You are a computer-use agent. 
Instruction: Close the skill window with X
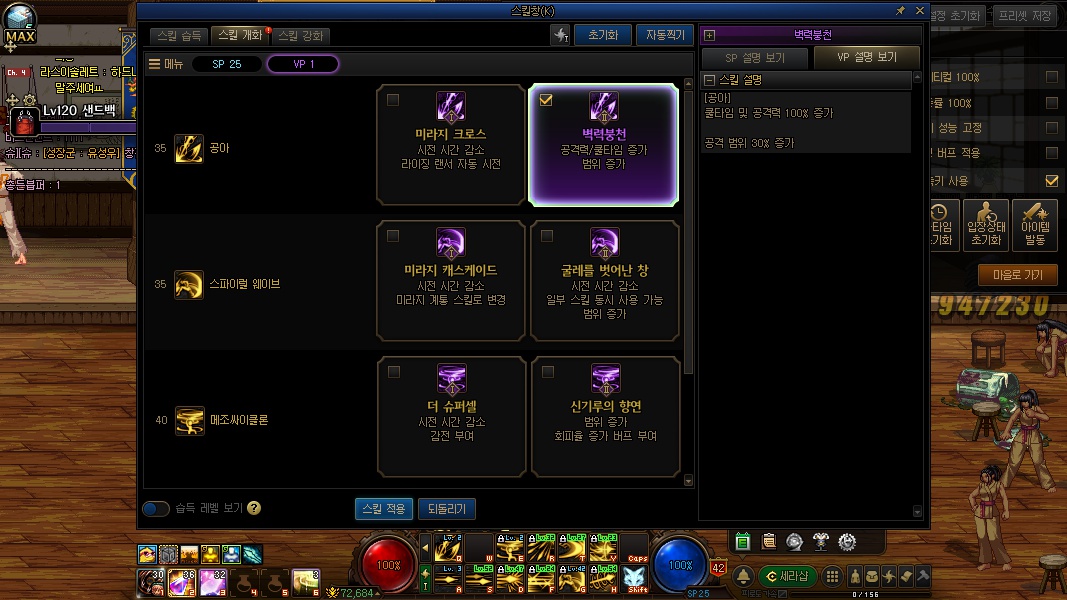coord(919,10)
